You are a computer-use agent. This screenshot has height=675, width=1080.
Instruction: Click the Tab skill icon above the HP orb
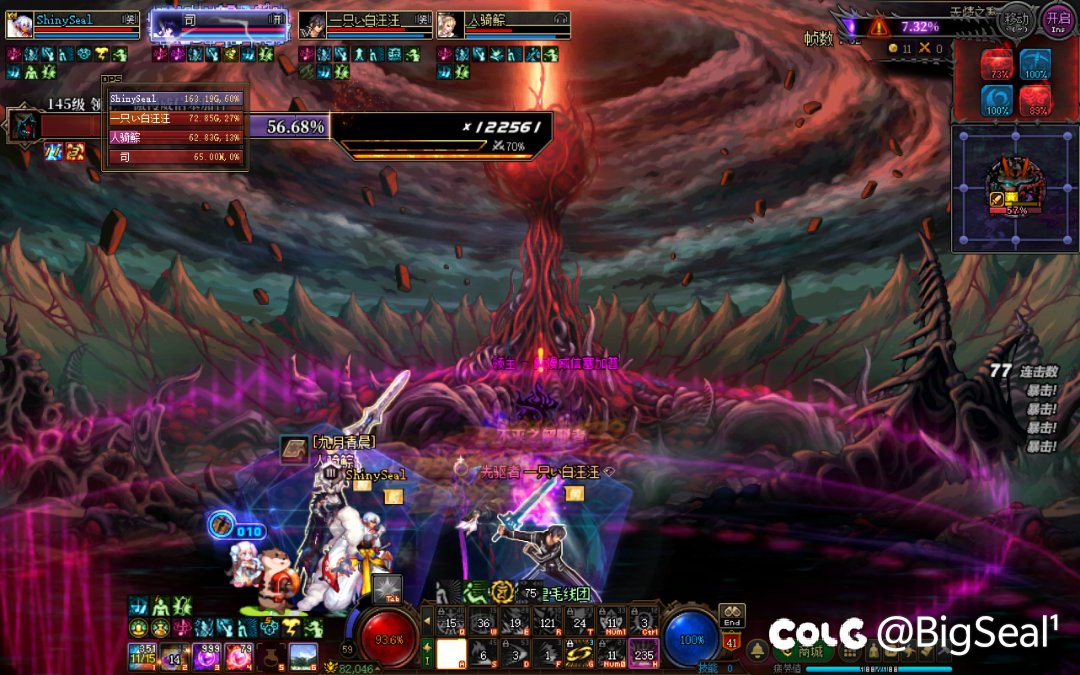click(388, 589)
